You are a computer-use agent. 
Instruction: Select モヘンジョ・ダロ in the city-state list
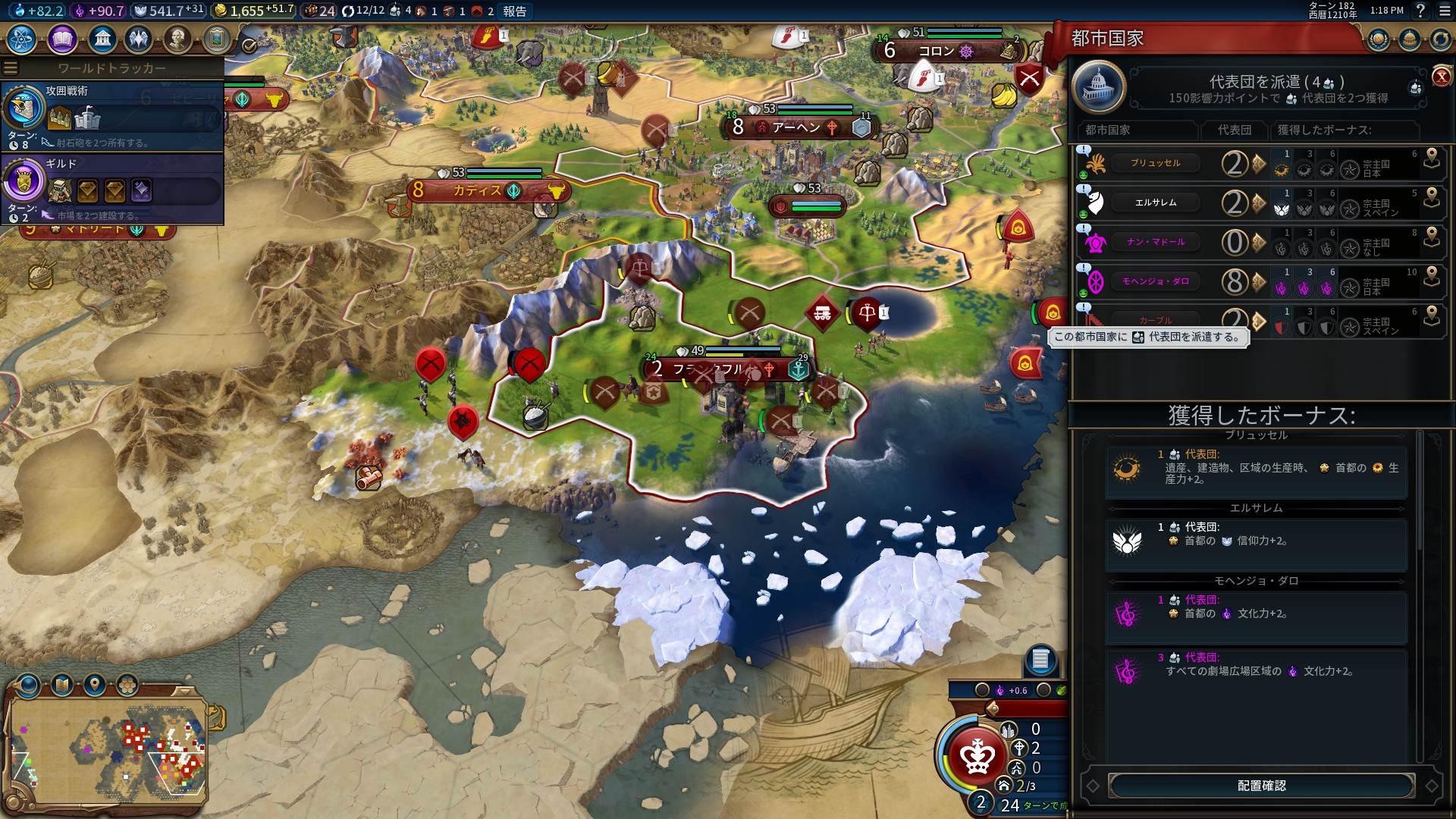point(1155,281)
